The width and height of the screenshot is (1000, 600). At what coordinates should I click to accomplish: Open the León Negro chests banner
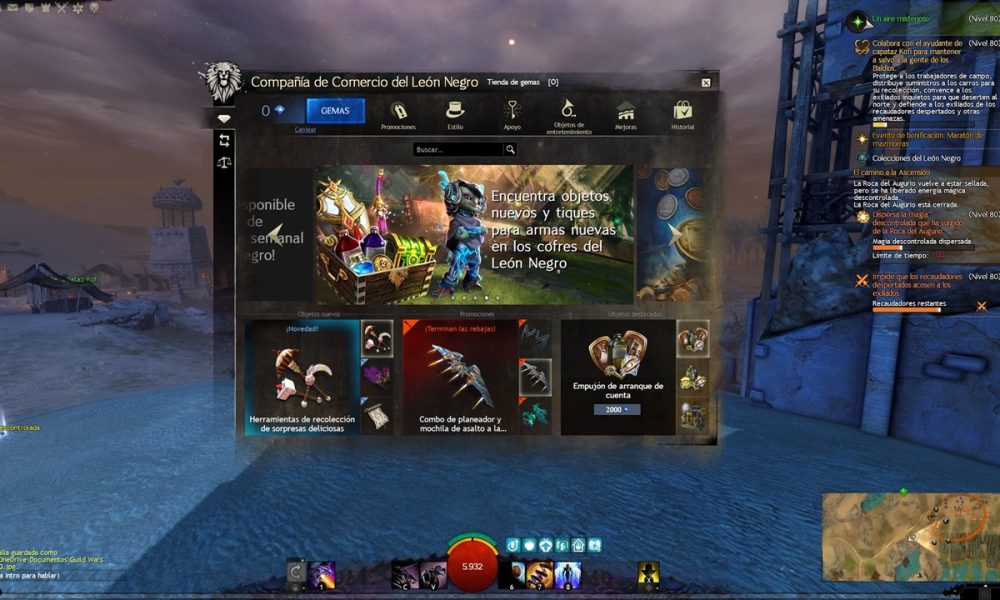pyautogui.click(x=475, y=234)
